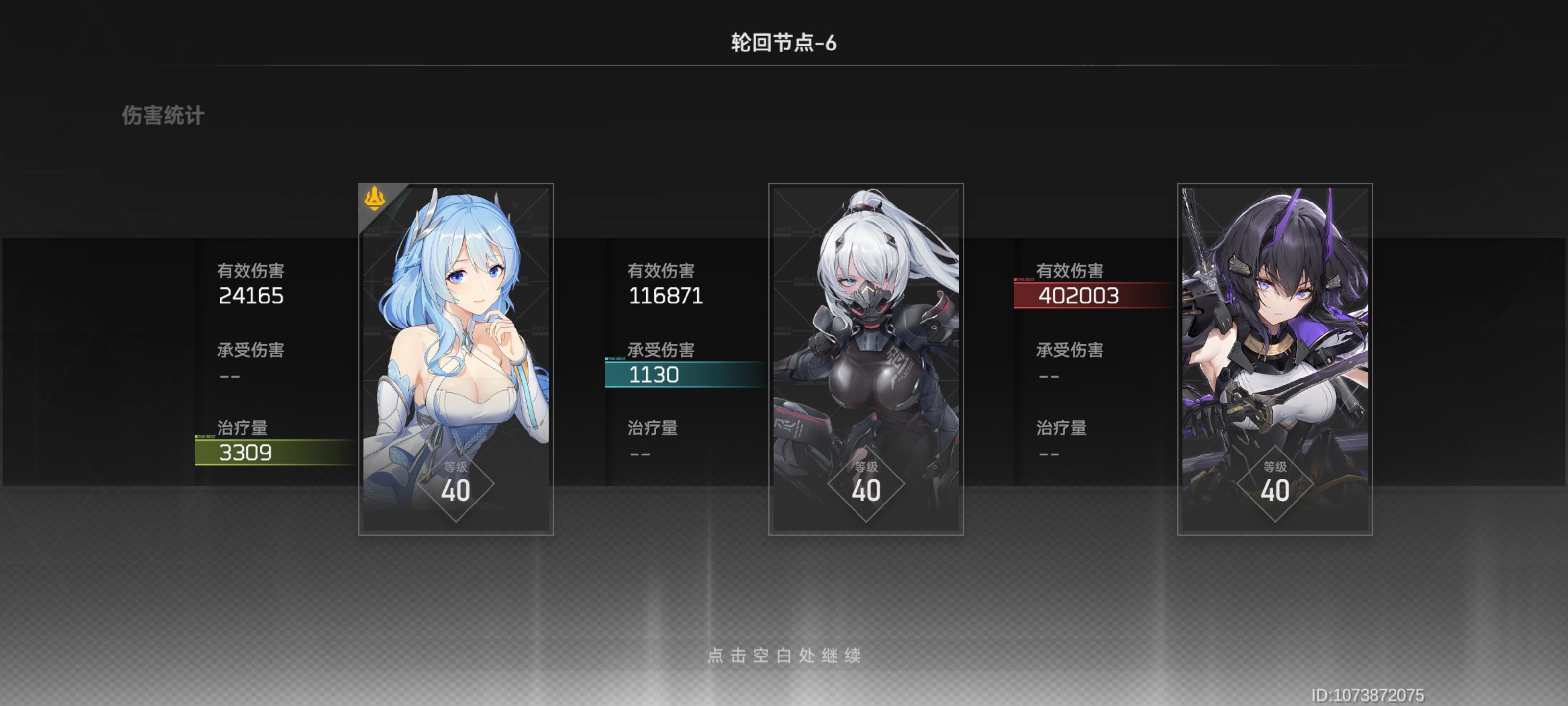Click the level 40 diamond badge on middle card
1568x706 pixels.
[867, 489]
